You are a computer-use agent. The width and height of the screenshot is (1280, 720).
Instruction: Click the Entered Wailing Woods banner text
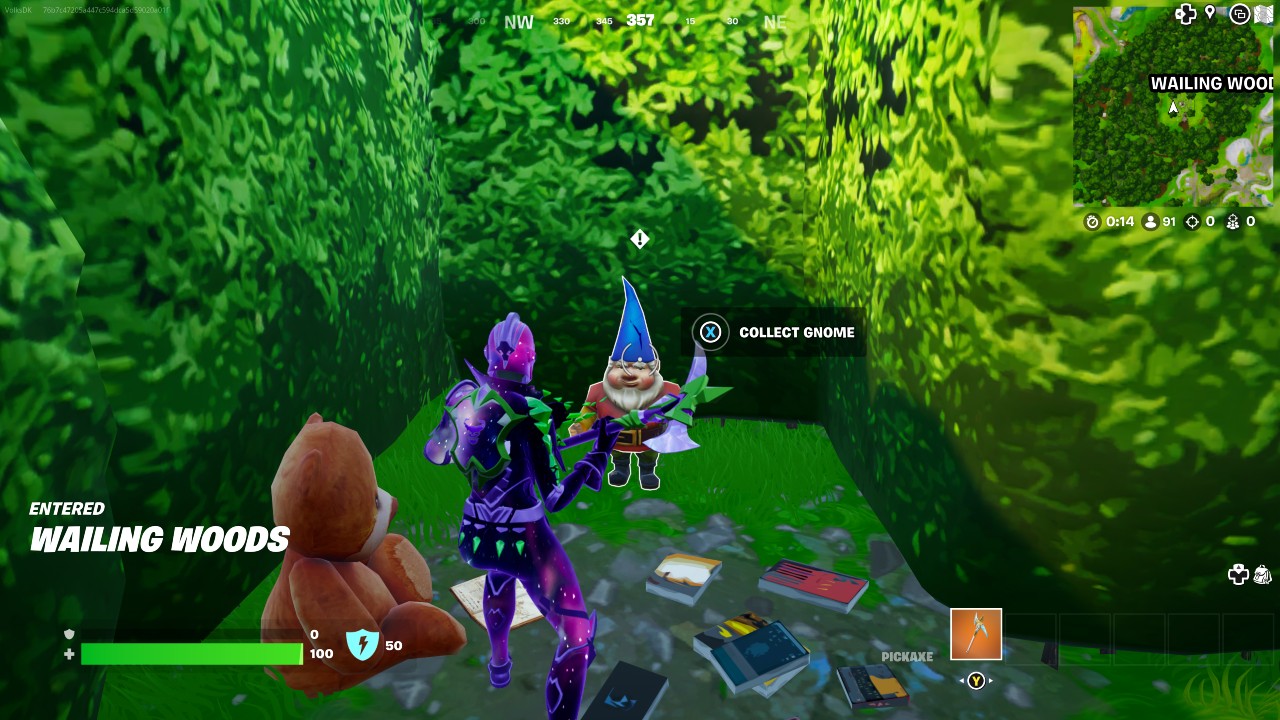click(x=160, y=528)
